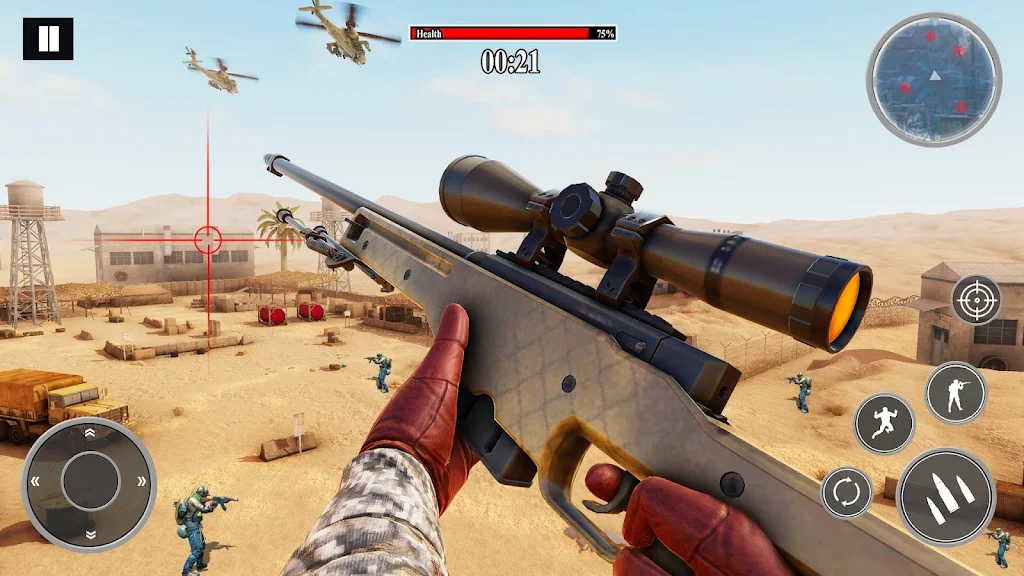Pause the game with the pause button
This screenshot has width=1024, height=576.
tap(48, 39)
